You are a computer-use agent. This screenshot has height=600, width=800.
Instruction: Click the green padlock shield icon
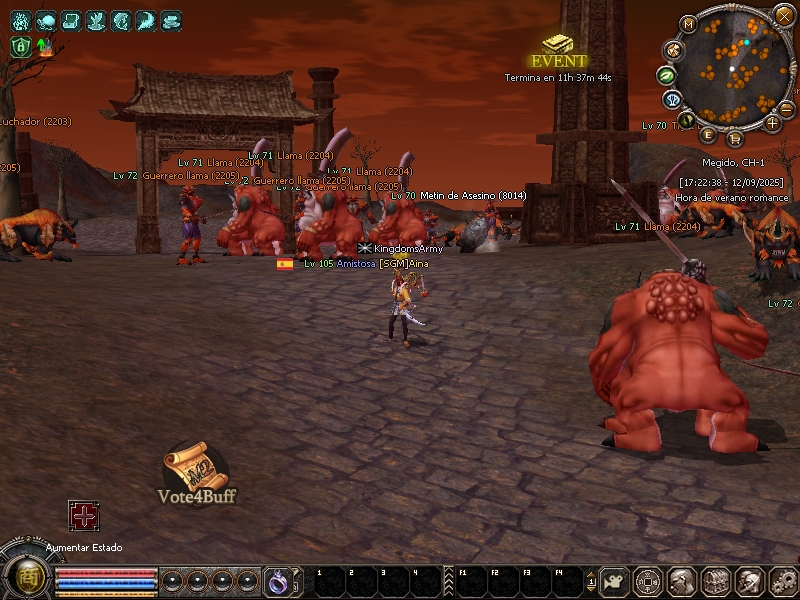(x=21, y=46)
